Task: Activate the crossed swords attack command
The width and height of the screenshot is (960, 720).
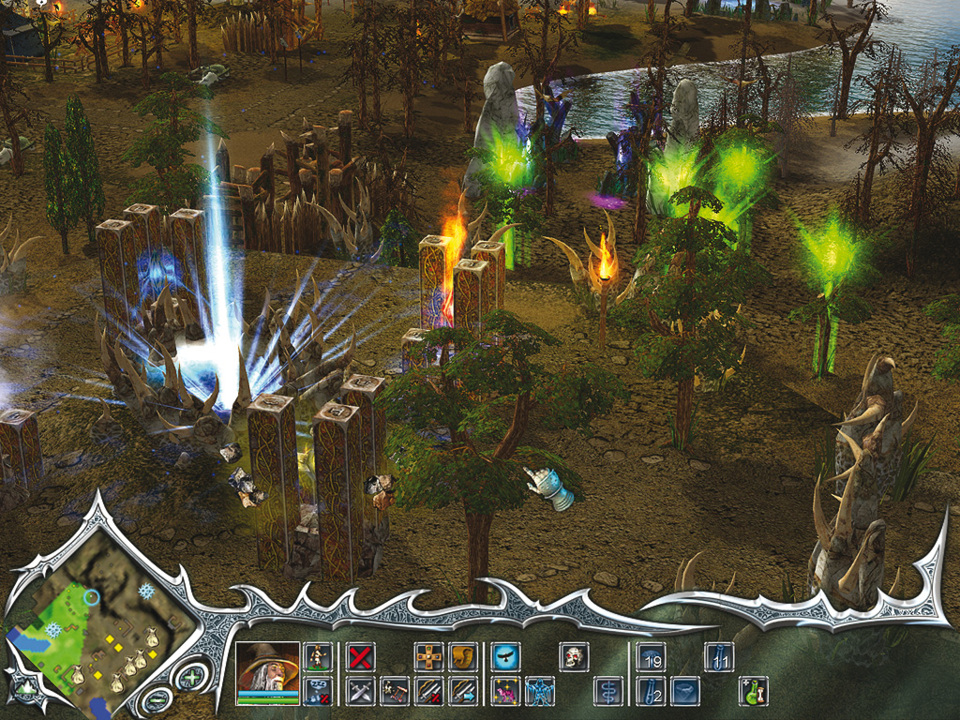Action: point(360,690)
